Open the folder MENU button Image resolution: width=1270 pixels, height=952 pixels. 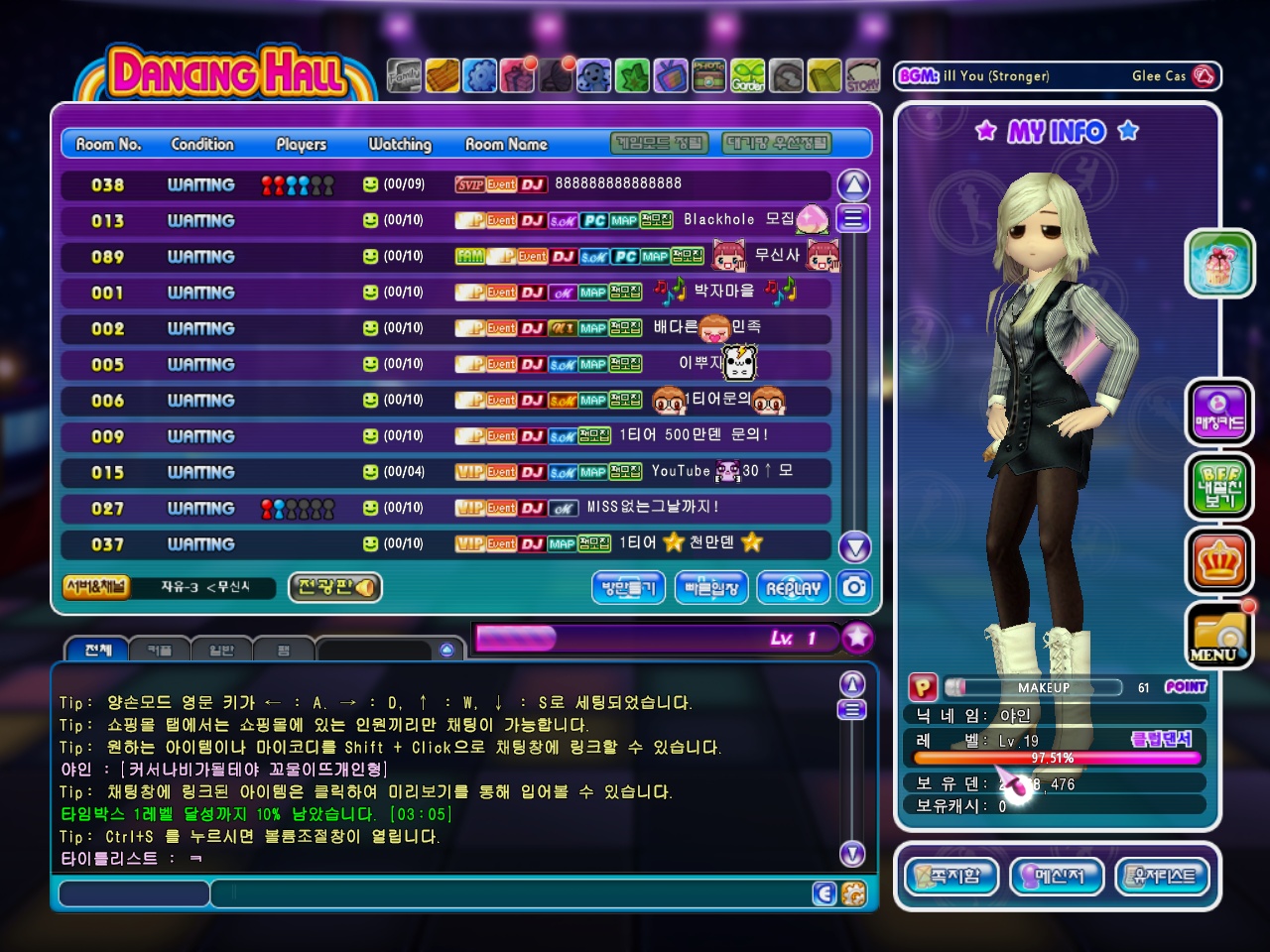[1219, 636]
